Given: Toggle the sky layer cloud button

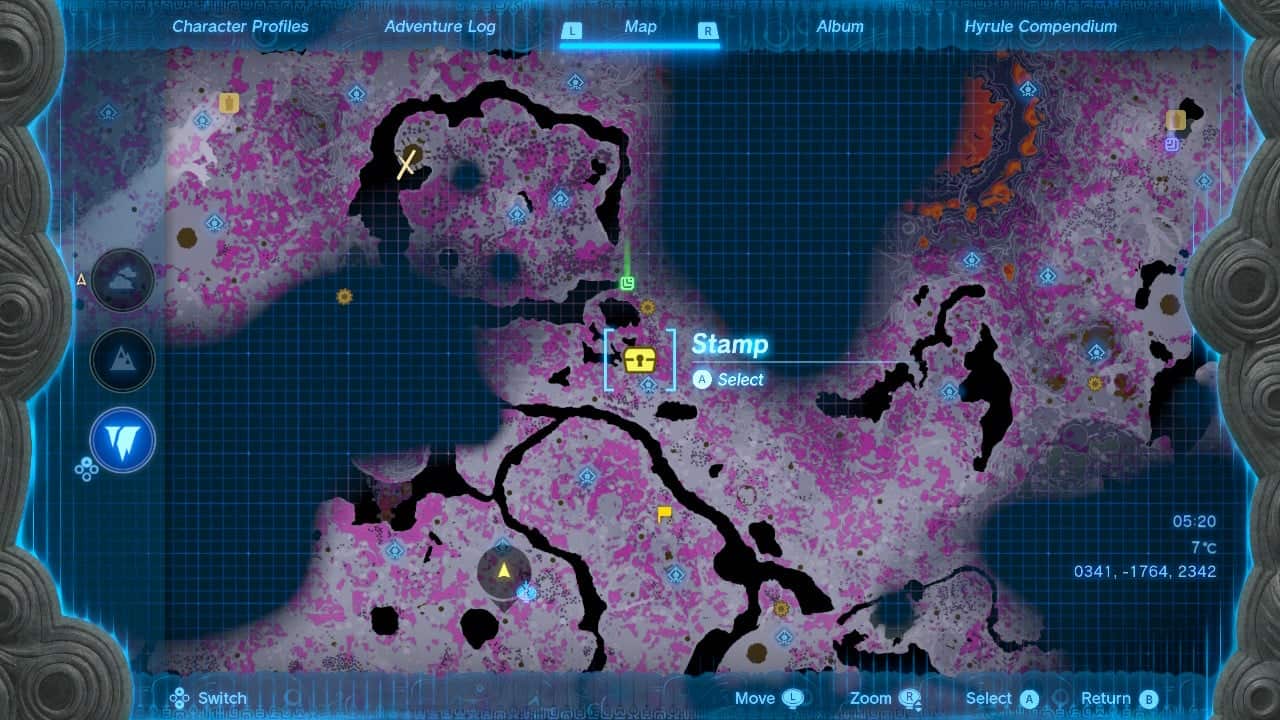Looking at the screenshot, I should point(121,281).
